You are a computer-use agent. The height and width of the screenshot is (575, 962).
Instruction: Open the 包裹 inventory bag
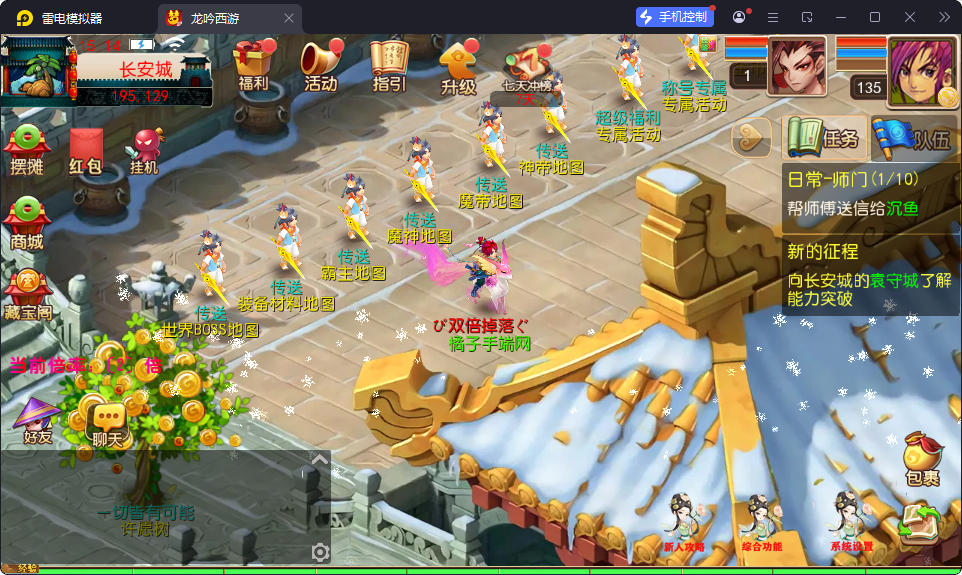pyautogui.click(x=921, y=460)
